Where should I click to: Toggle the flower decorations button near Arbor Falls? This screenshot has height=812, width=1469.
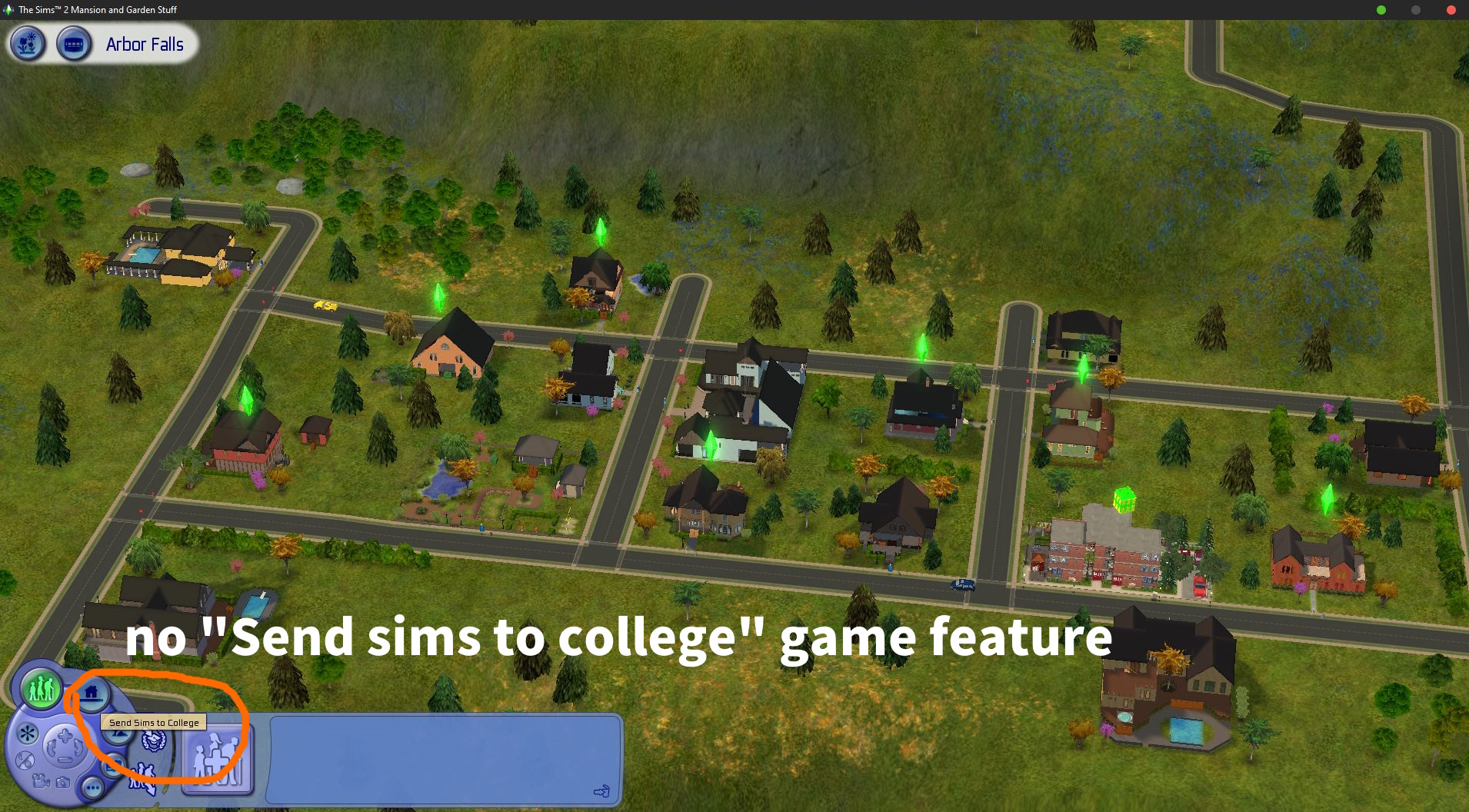pyautogui.click(x=27, y=45)
